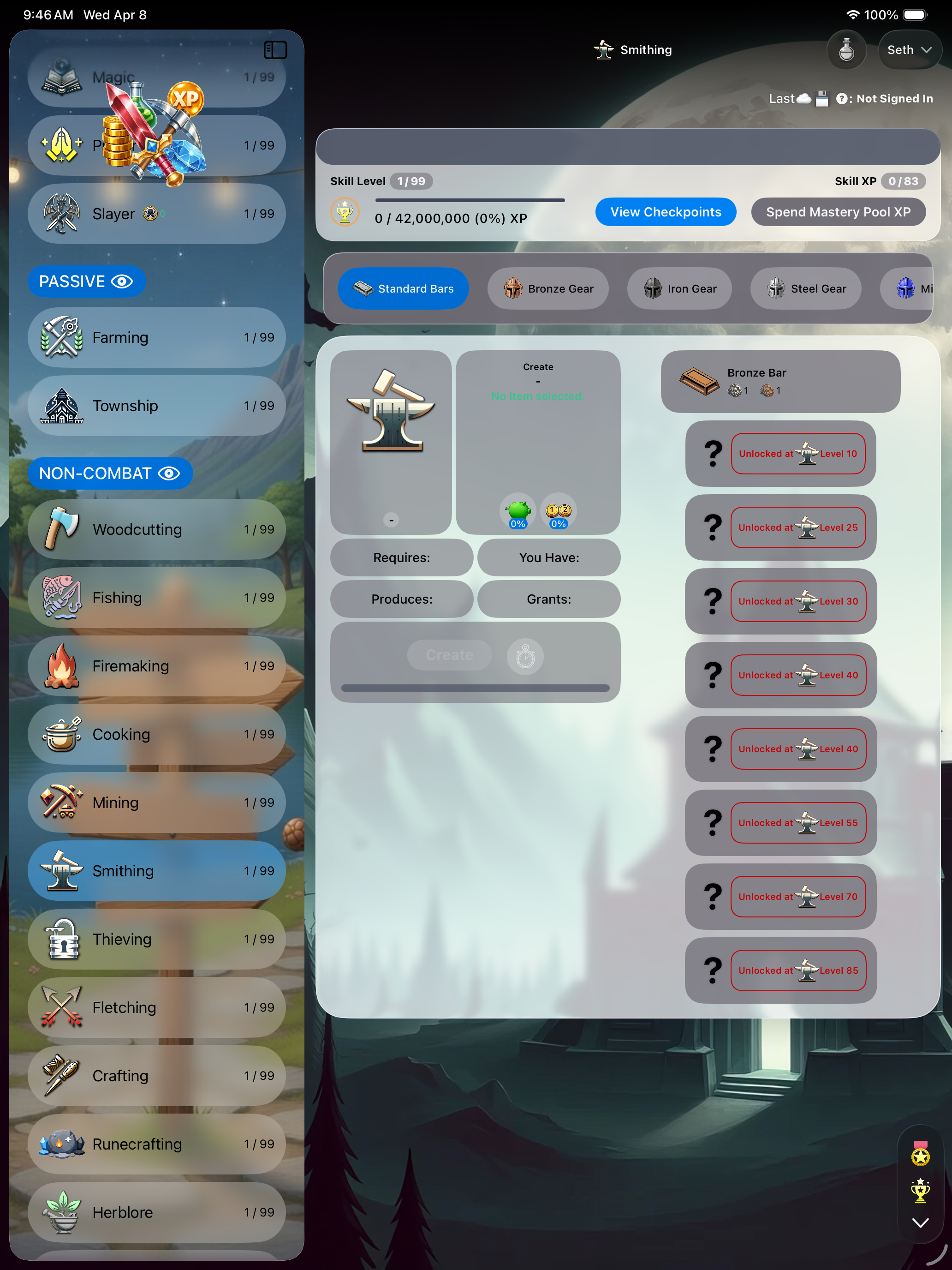The image size is (952, 1270).
Task: Collapse the bottom-right panel using the chevron
Action: [921, 1222]
